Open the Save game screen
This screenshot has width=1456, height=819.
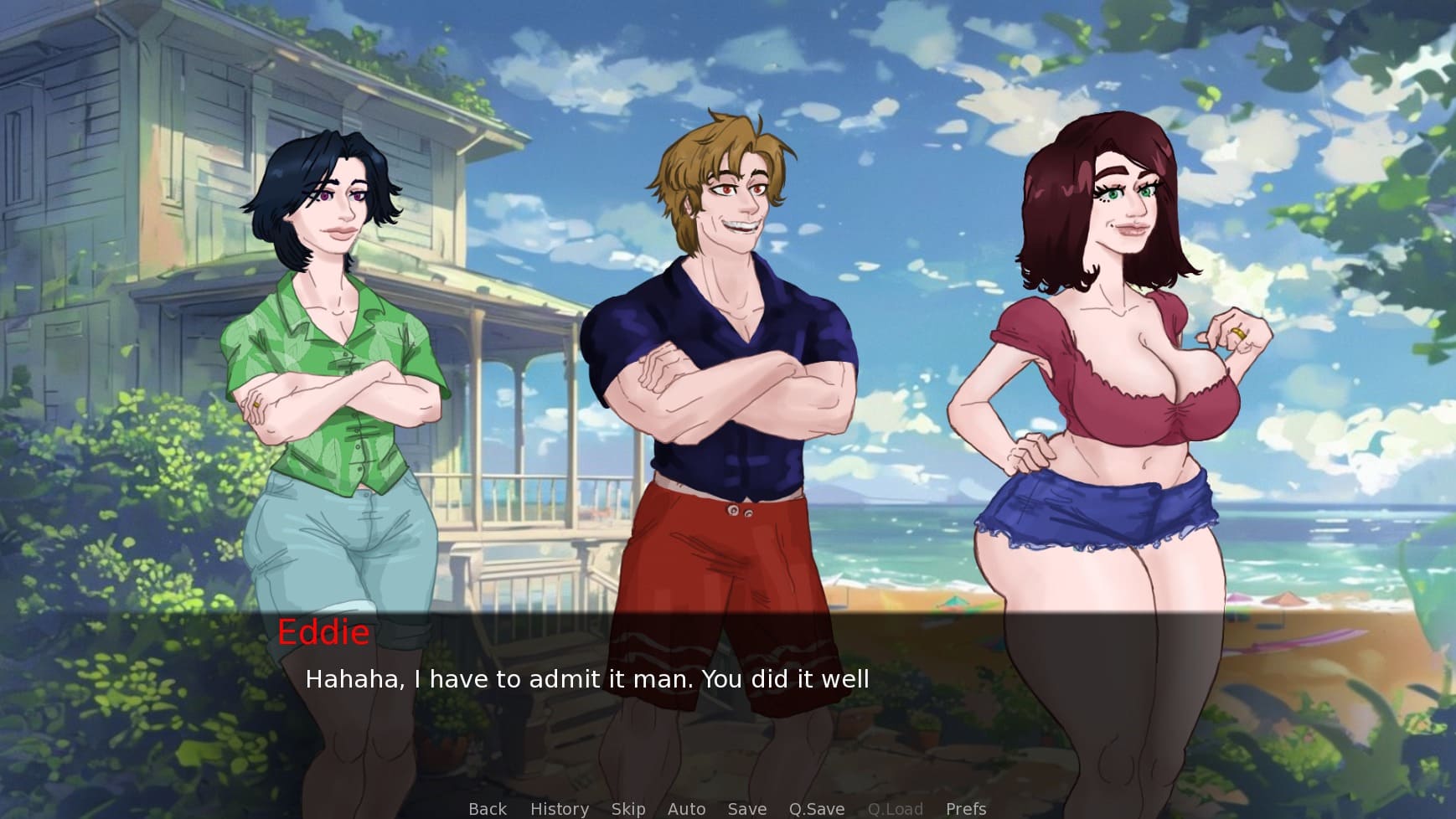[746, 808]
